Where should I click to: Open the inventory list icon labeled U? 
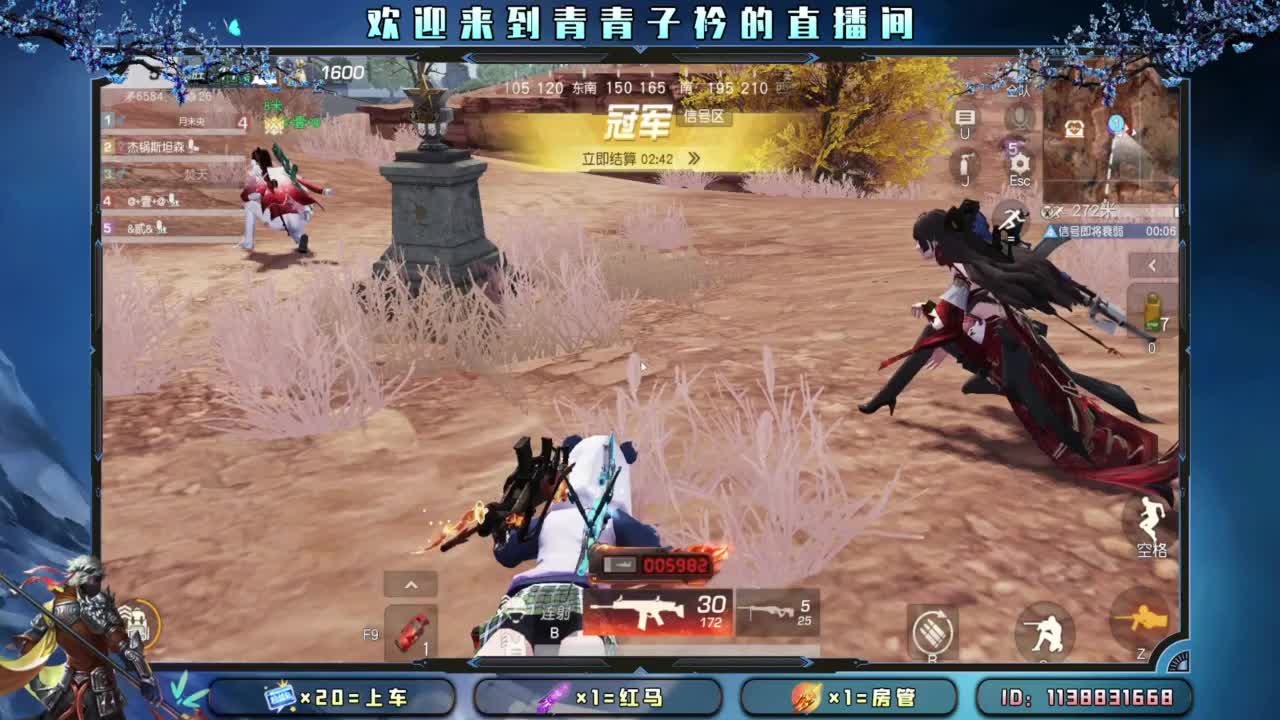pyautogui.click(x=963, y=119)
